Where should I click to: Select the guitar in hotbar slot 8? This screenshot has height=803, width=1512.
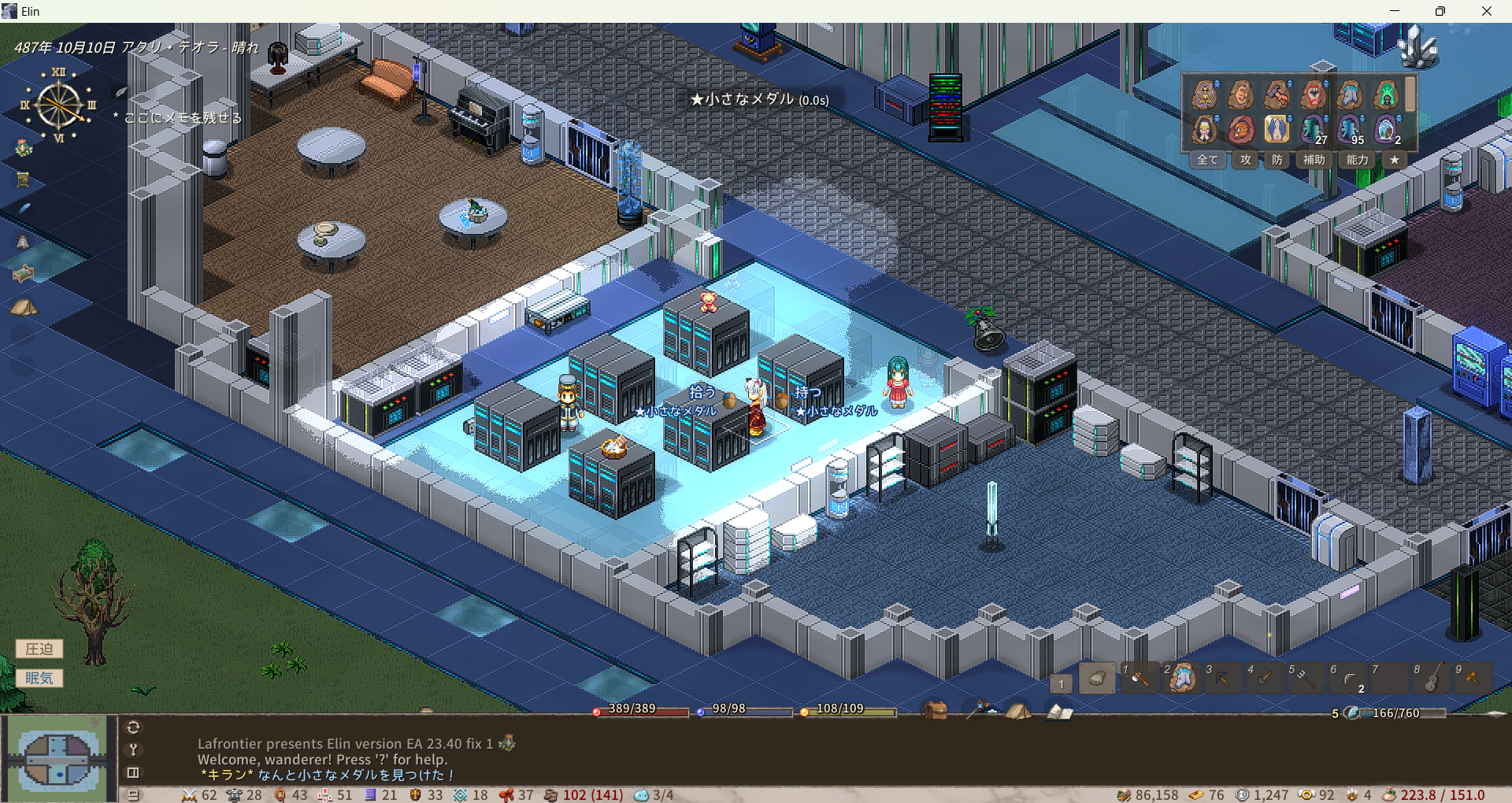point(1432,678)
